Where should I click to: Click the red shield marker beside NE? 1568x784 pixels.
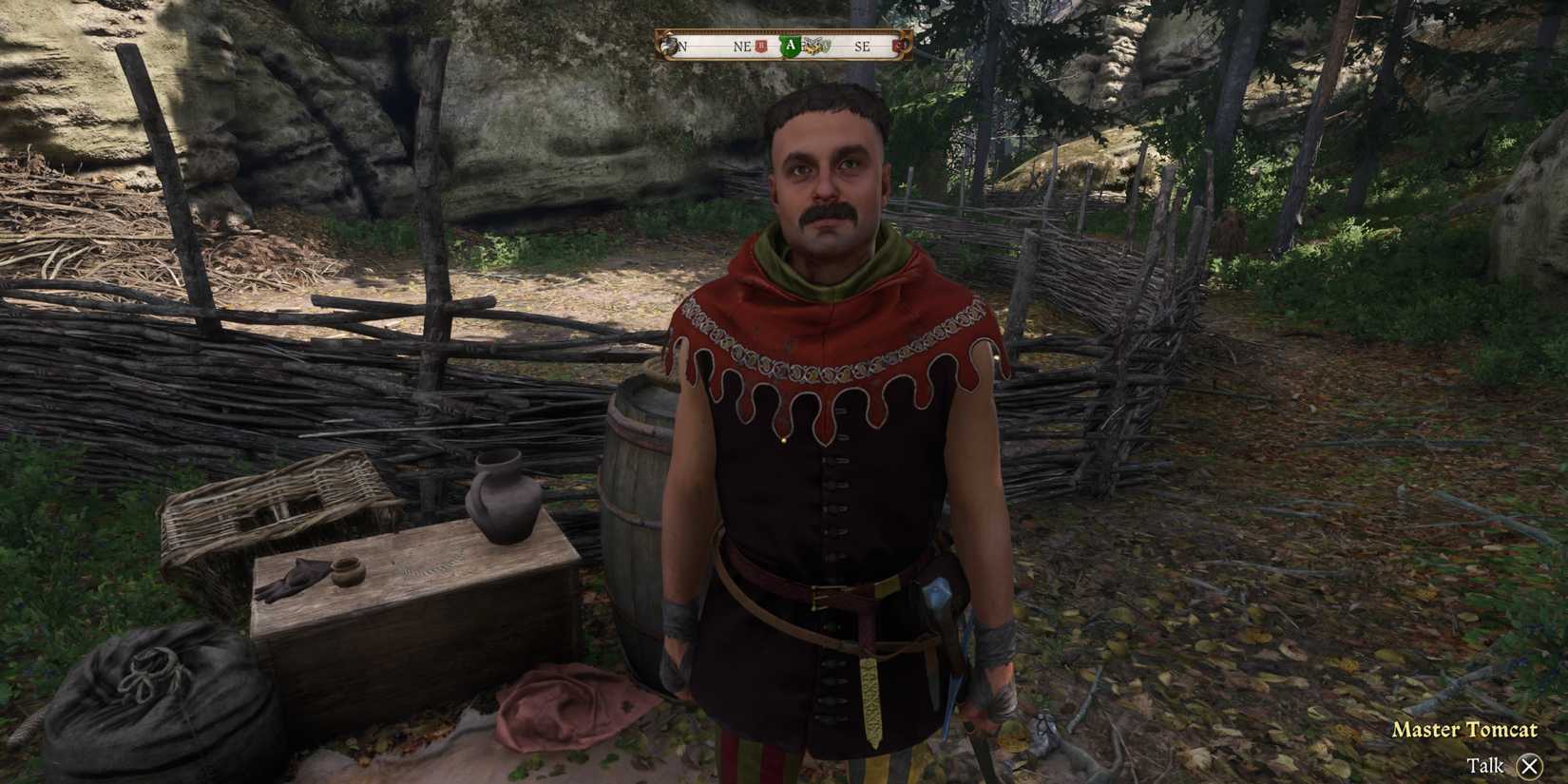tap(760, 45)
